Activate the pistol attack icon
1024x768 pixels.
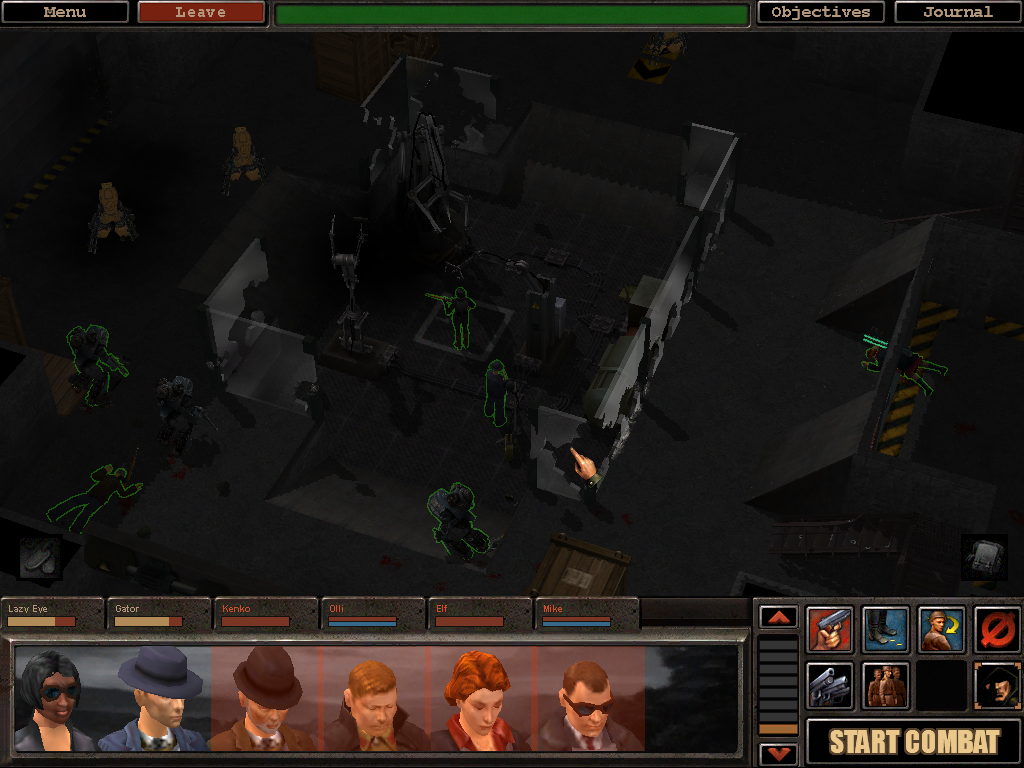(830, 630)
